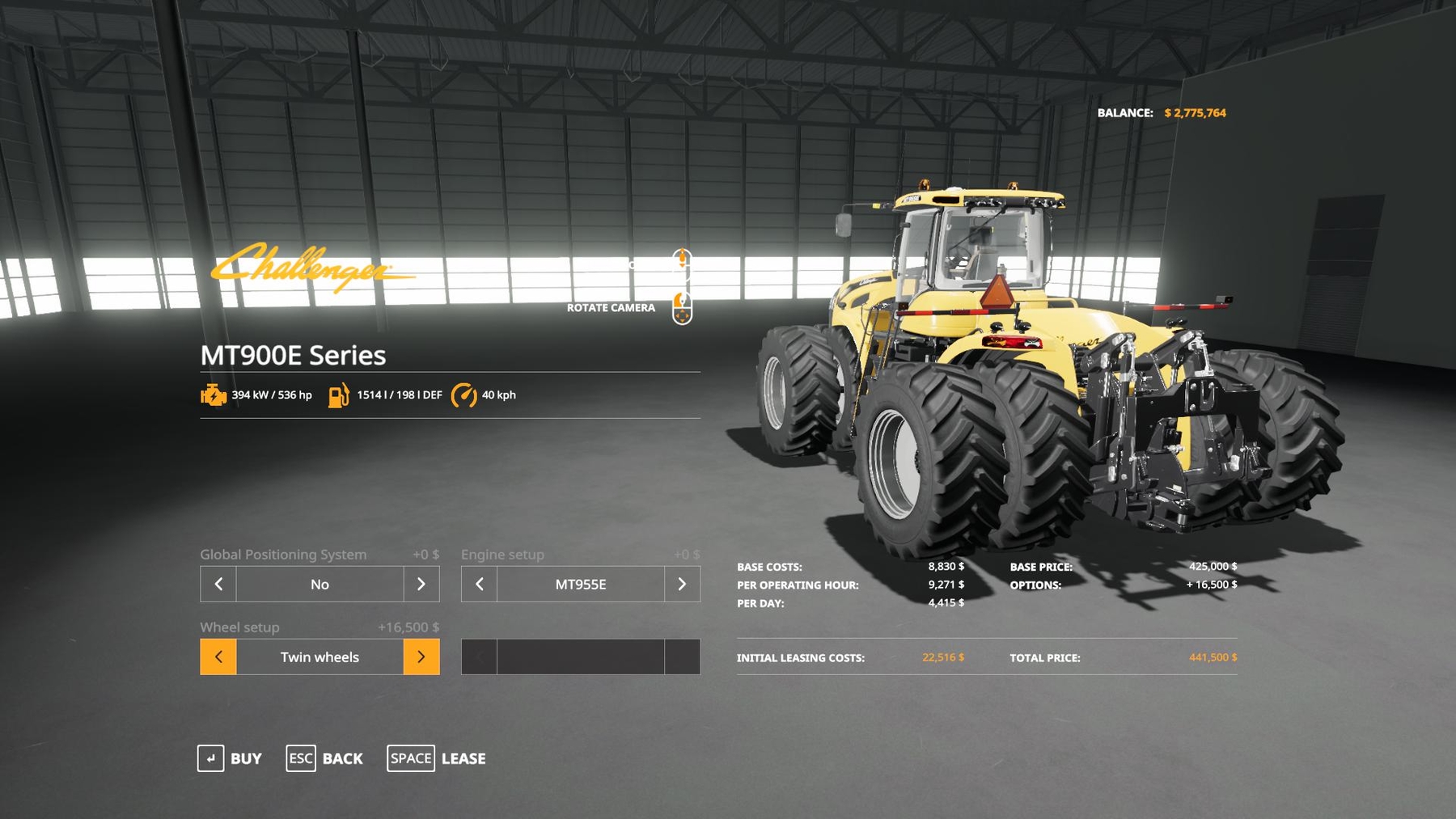Lease the Challenger tractor
Image resolution: width=1456 pixels, height=819 pixels.
coord(437,758)
